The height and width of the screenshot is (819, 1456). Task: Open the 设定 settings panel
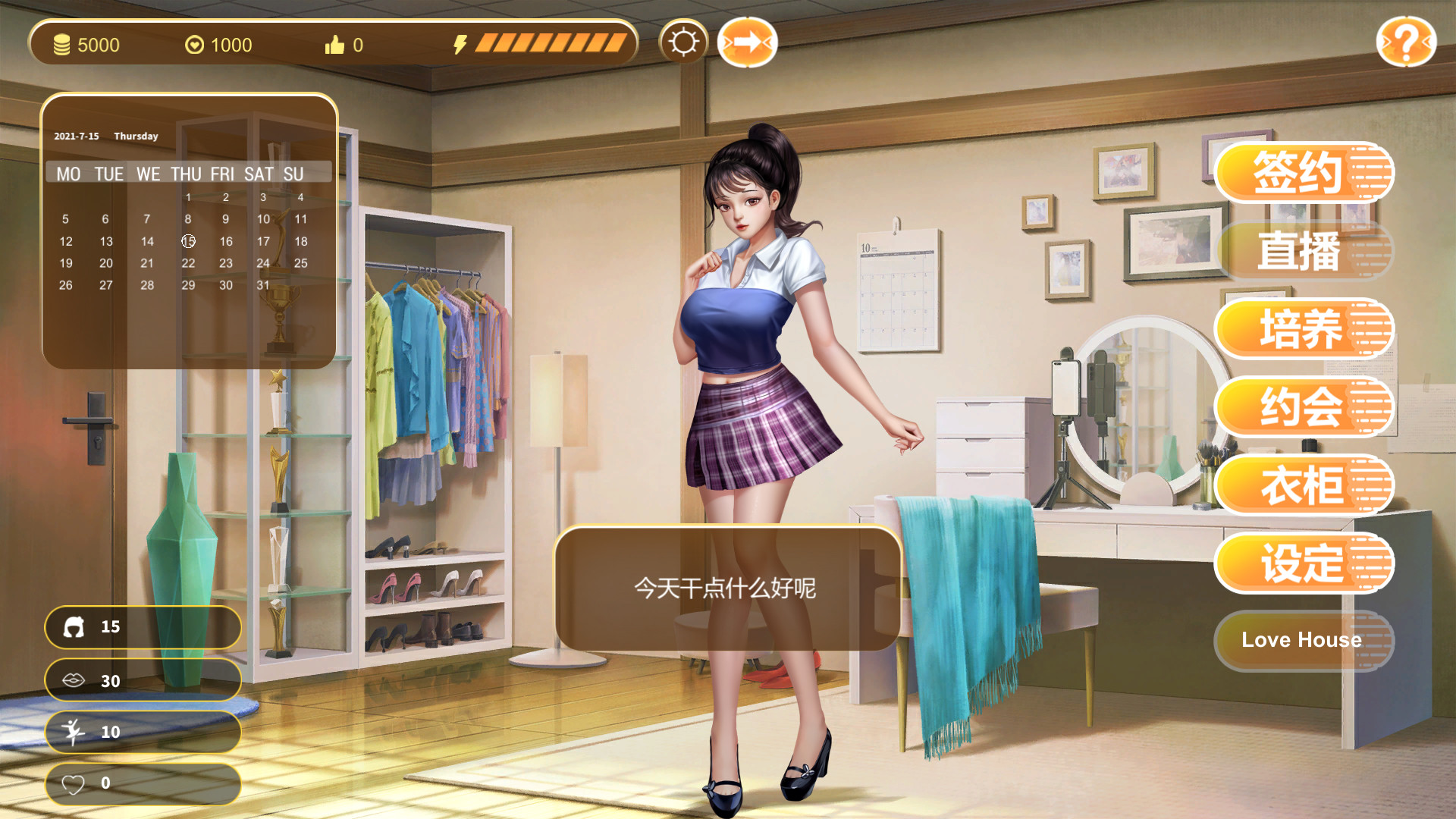(1304, 563)
